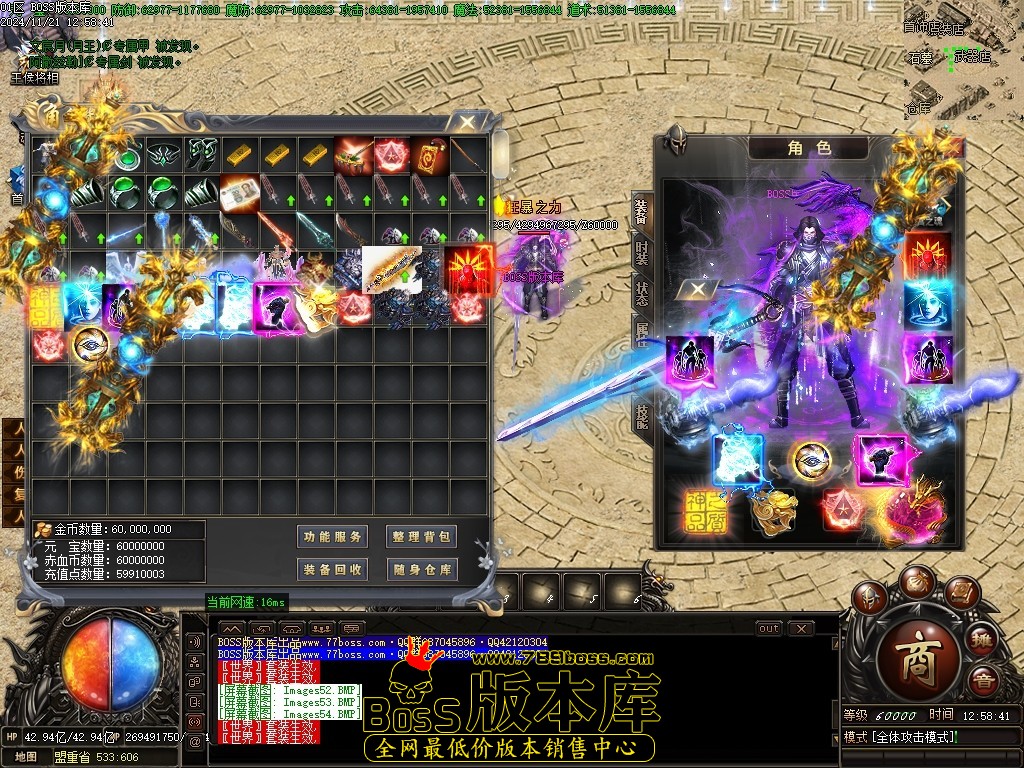The width and height of the screenshot is (1024, 768).
Task: Select the red spellbook item in the bag
Action: point(429,155)
